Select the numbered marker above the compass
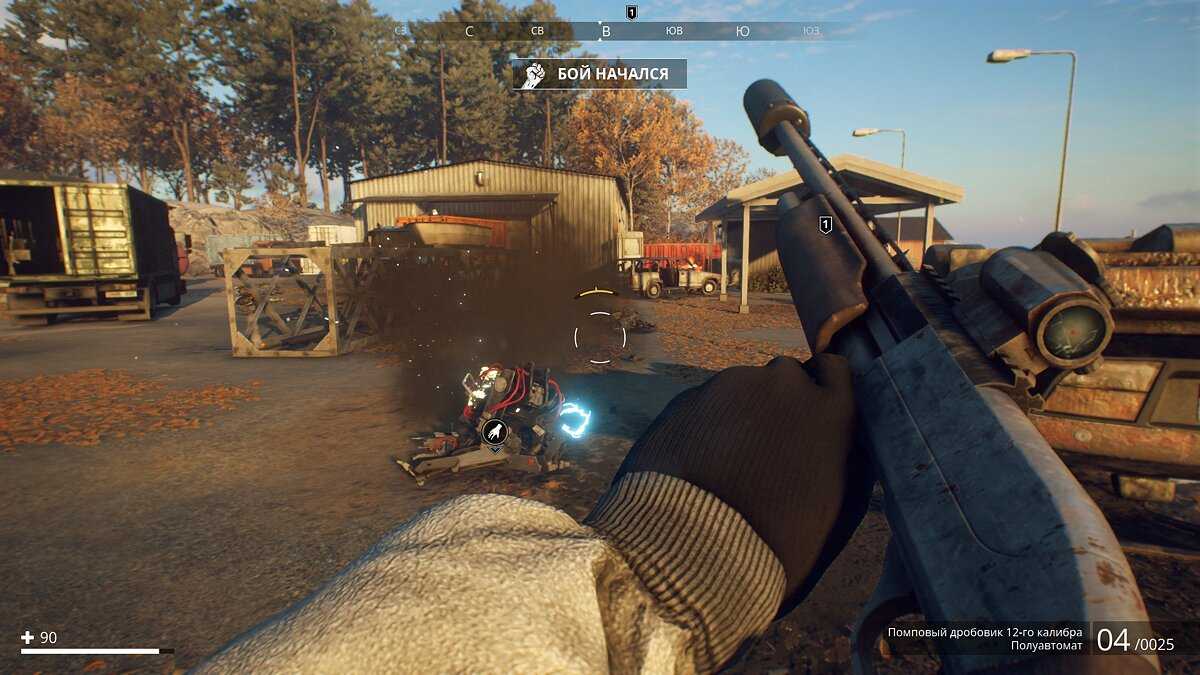This screenshot has height=675, width=1200. coord(631,11)
